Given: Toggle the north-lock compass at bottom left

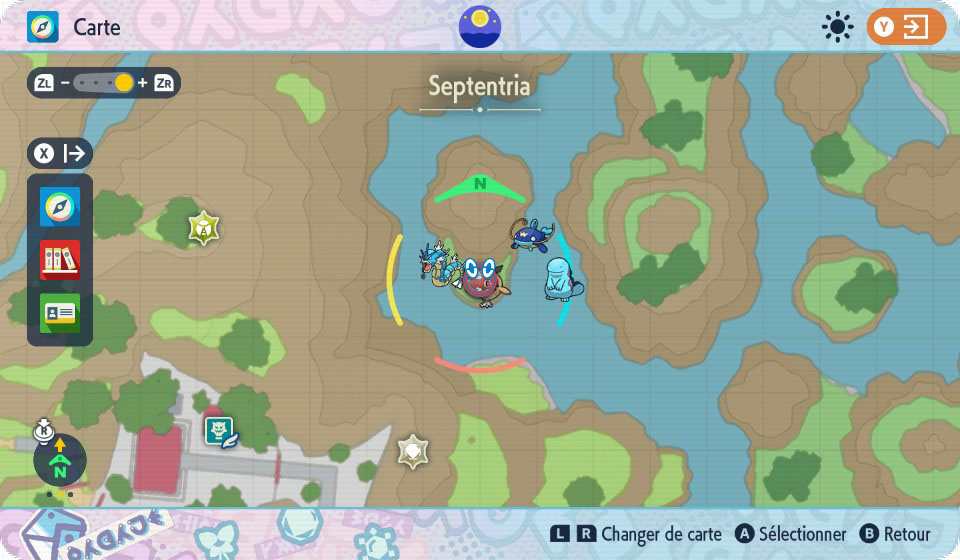Looking at the screenshot, I should tap(59, 461).
